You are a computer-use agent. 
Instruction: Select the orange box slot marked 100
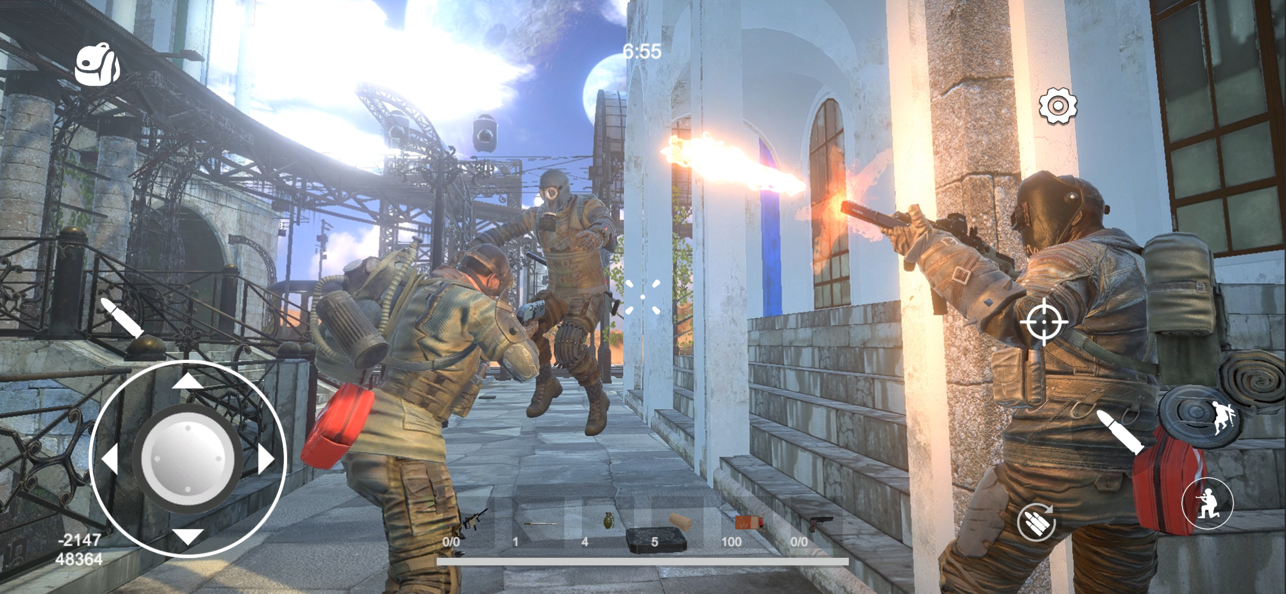coord(747,523)
